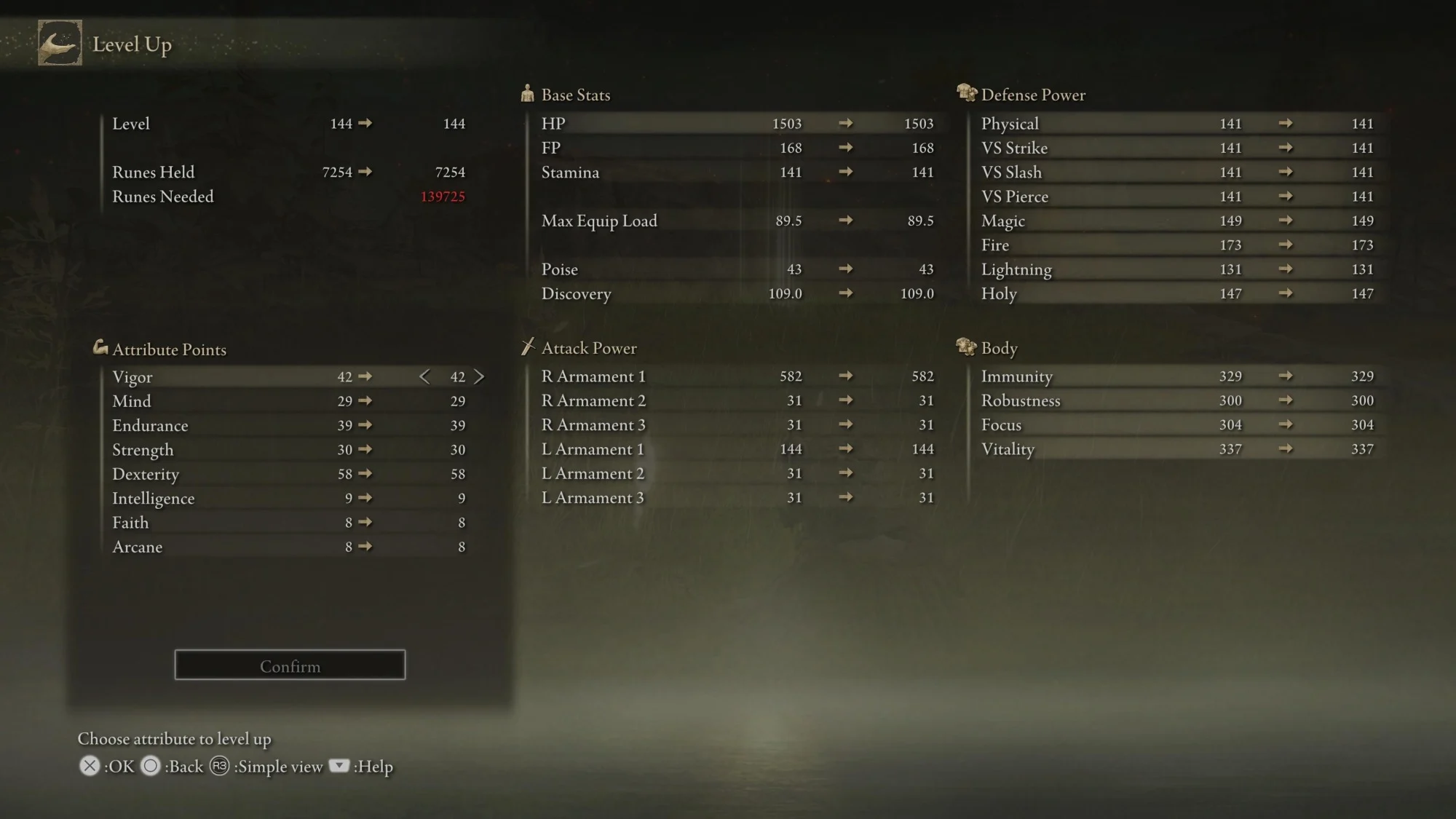Click the left arrow to decrease Vigor
This screenshot has width=1456, height=819.
(x=424, y=376)
